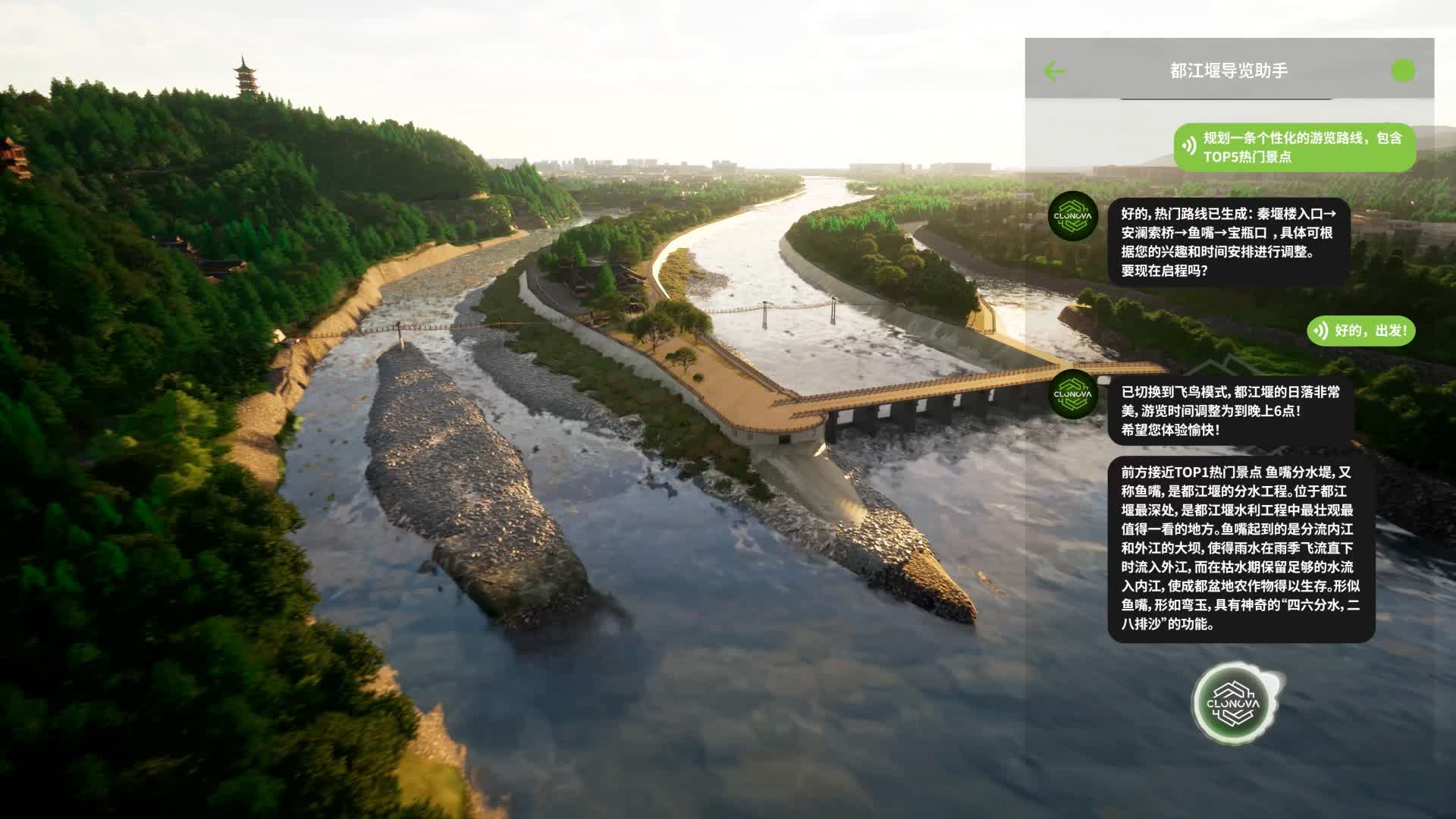Play the "好的，出发!" voice message
The image size is (1456, 819).
(x=1320, y=331)
